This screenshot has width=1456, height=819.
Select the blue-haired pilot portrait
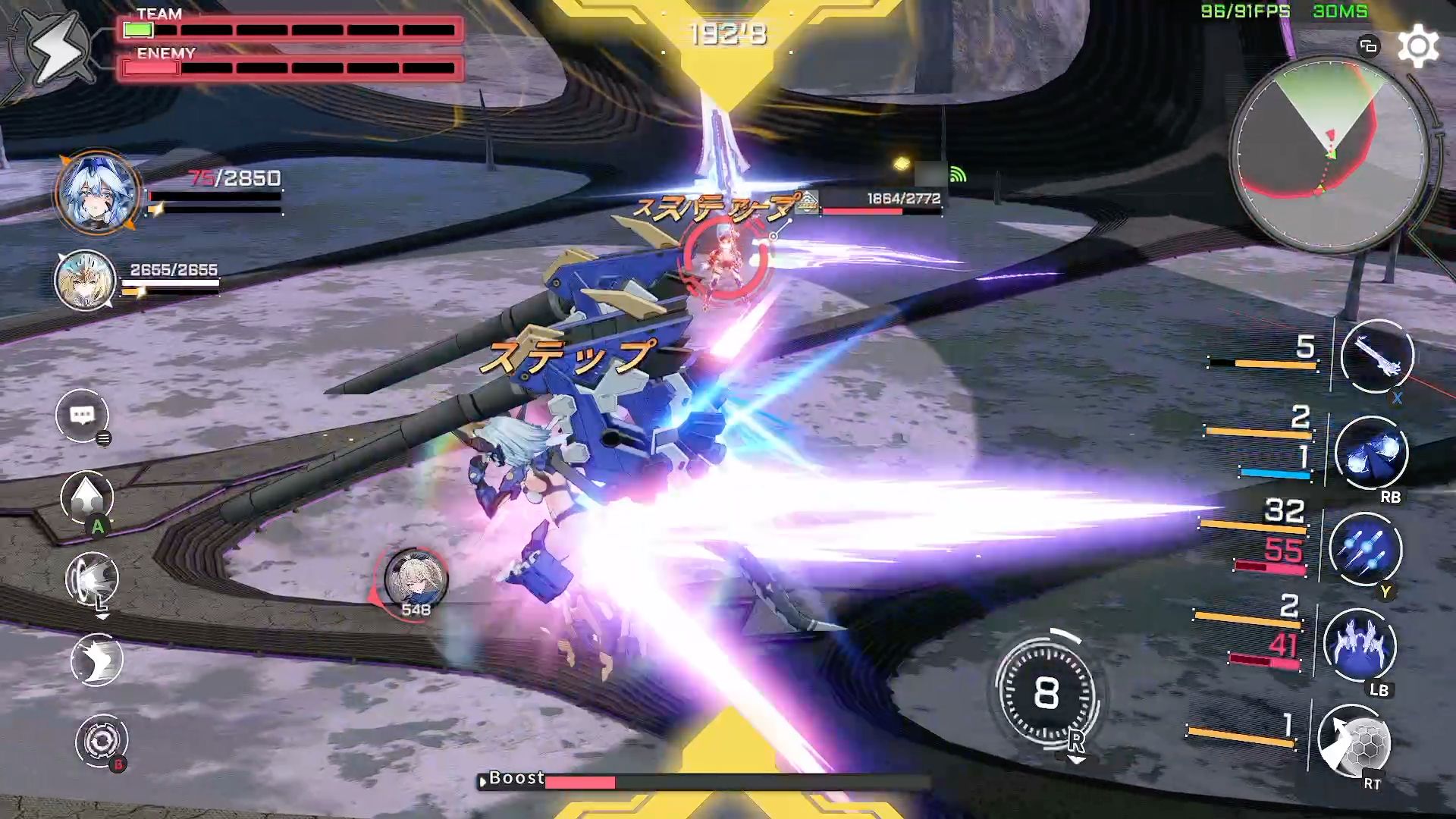97,193
